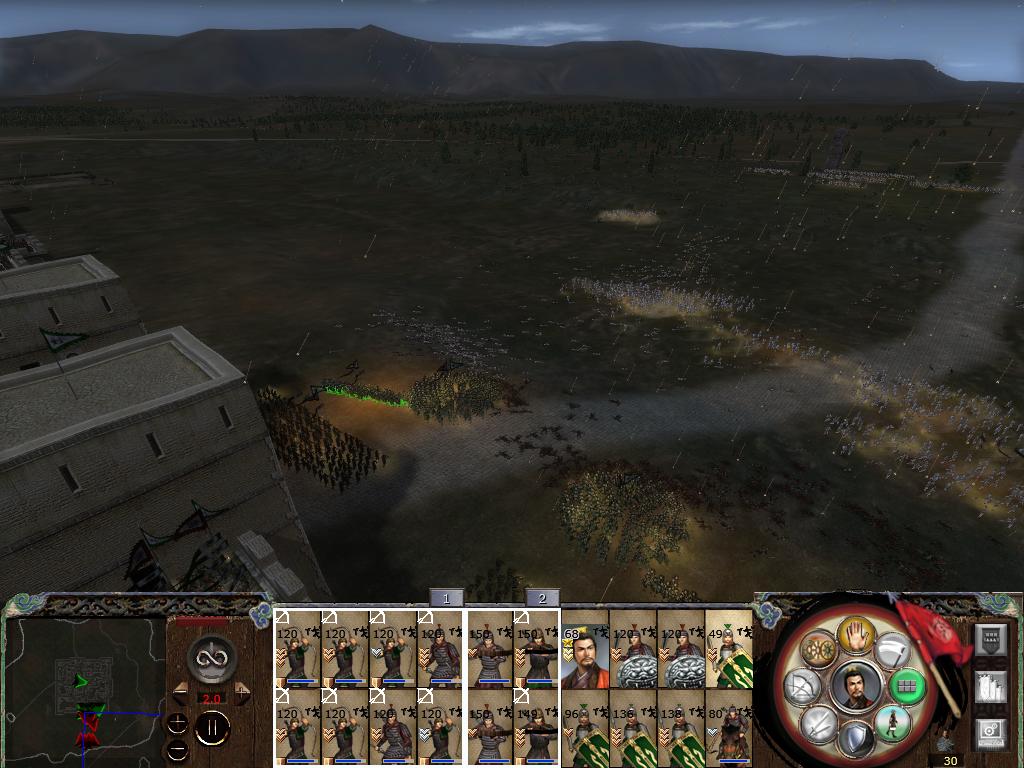Click the infinity timer button
This screenshot has height=768, width=1024.
pos(212,657)
